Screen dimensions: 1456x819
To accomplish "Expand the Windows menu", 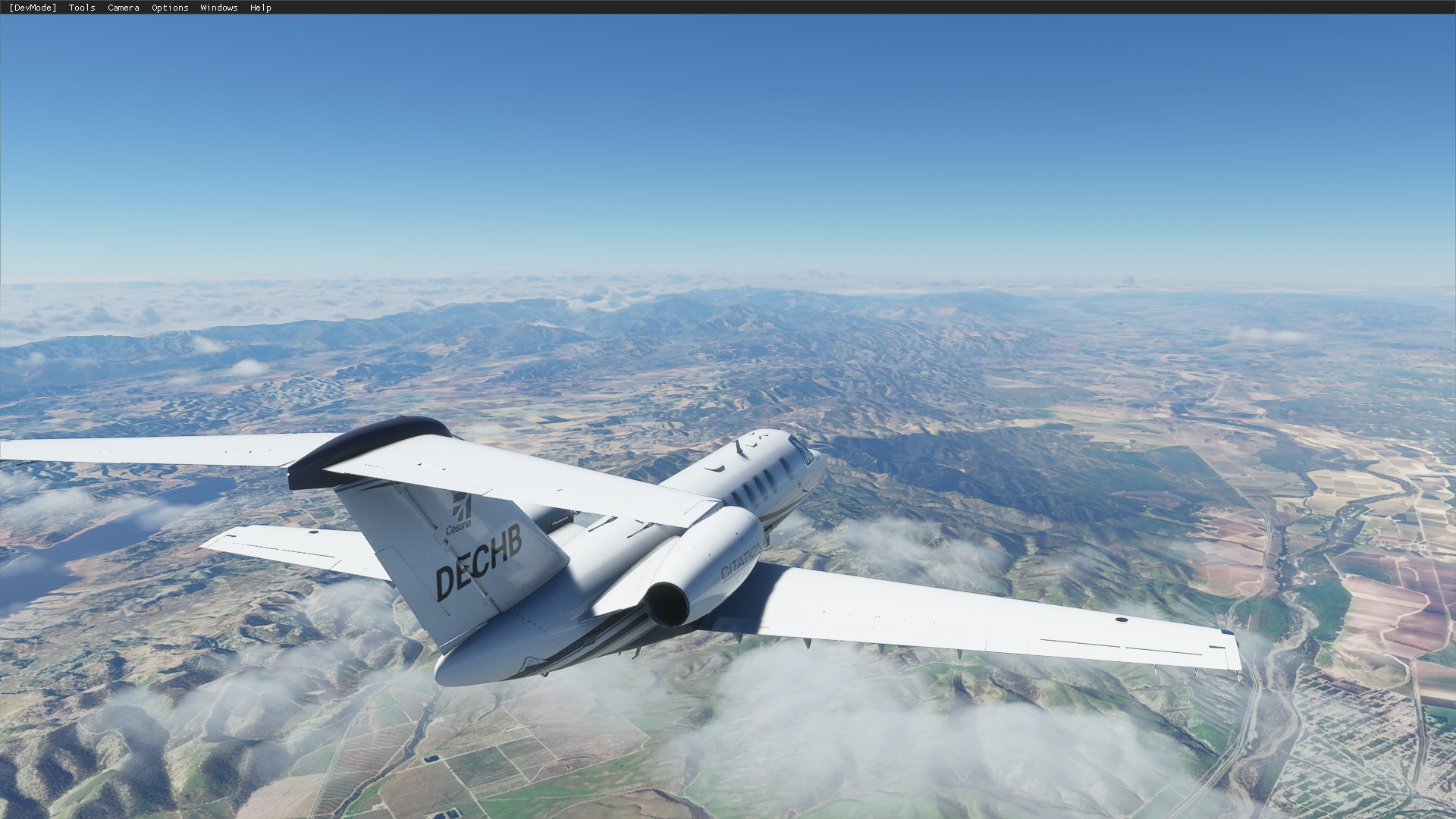I will tap(218, 8).
